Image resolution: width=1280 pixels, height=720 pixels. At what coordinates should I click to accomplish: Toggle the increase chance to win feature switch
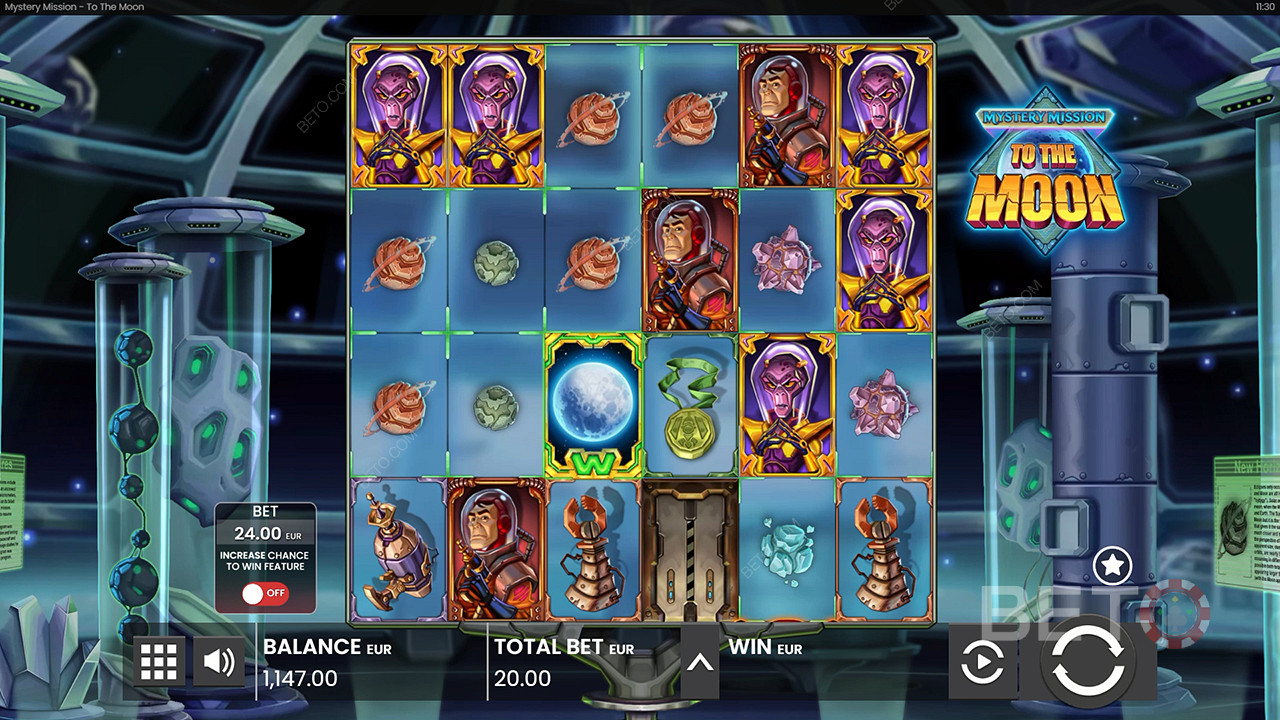(x=265, y=593)
